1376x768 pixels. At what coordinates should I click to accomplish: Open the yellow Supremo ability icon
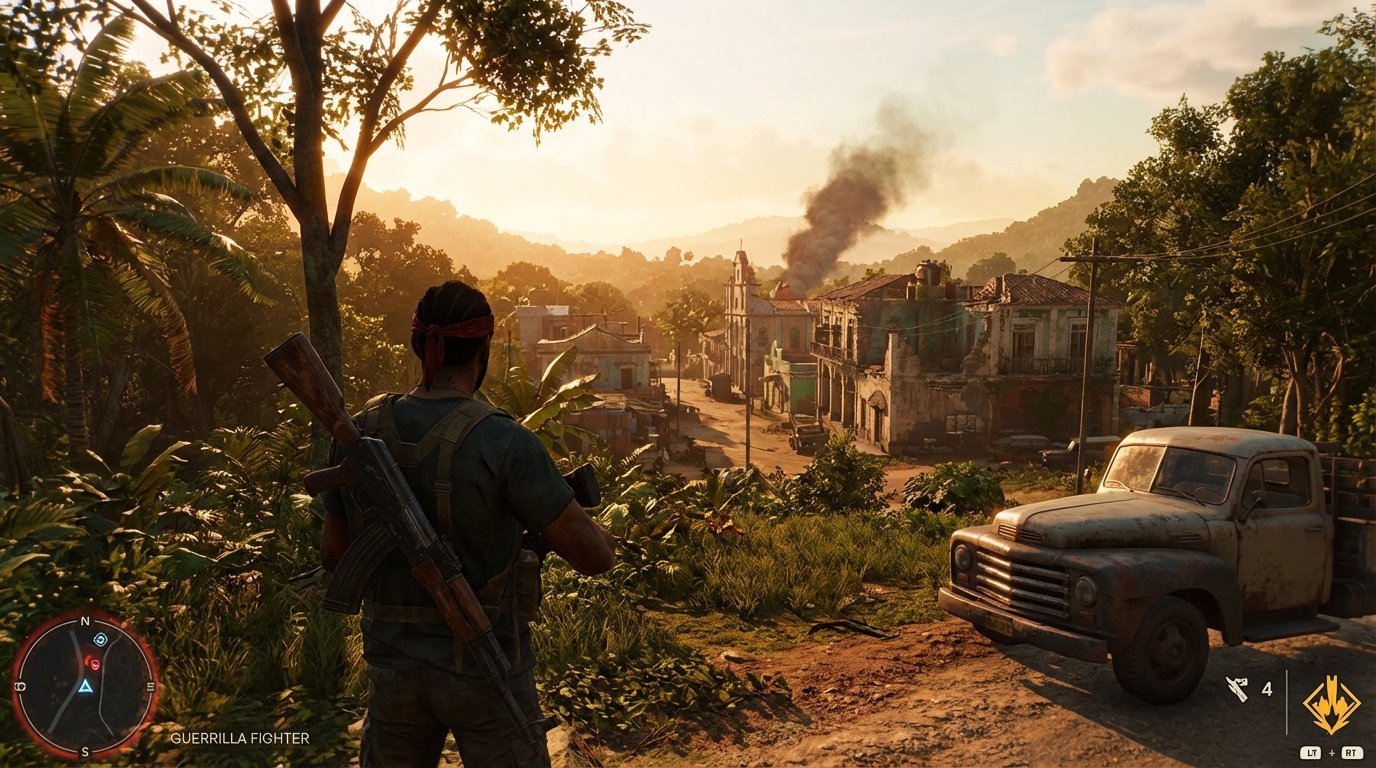tap(1331, 703)
